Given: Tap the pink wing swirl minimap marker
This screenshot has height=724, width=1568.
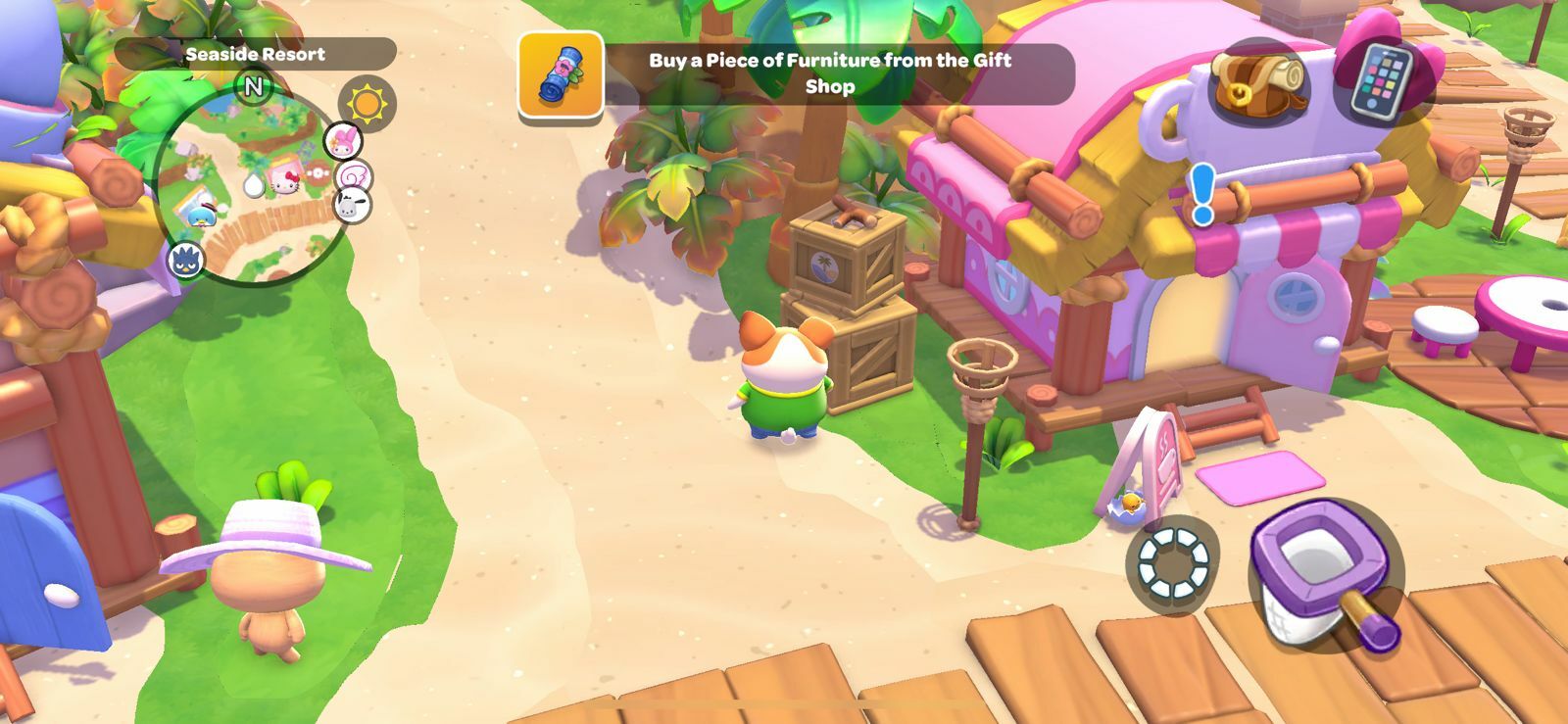Looking at the screenshot, I should point(352,176).
